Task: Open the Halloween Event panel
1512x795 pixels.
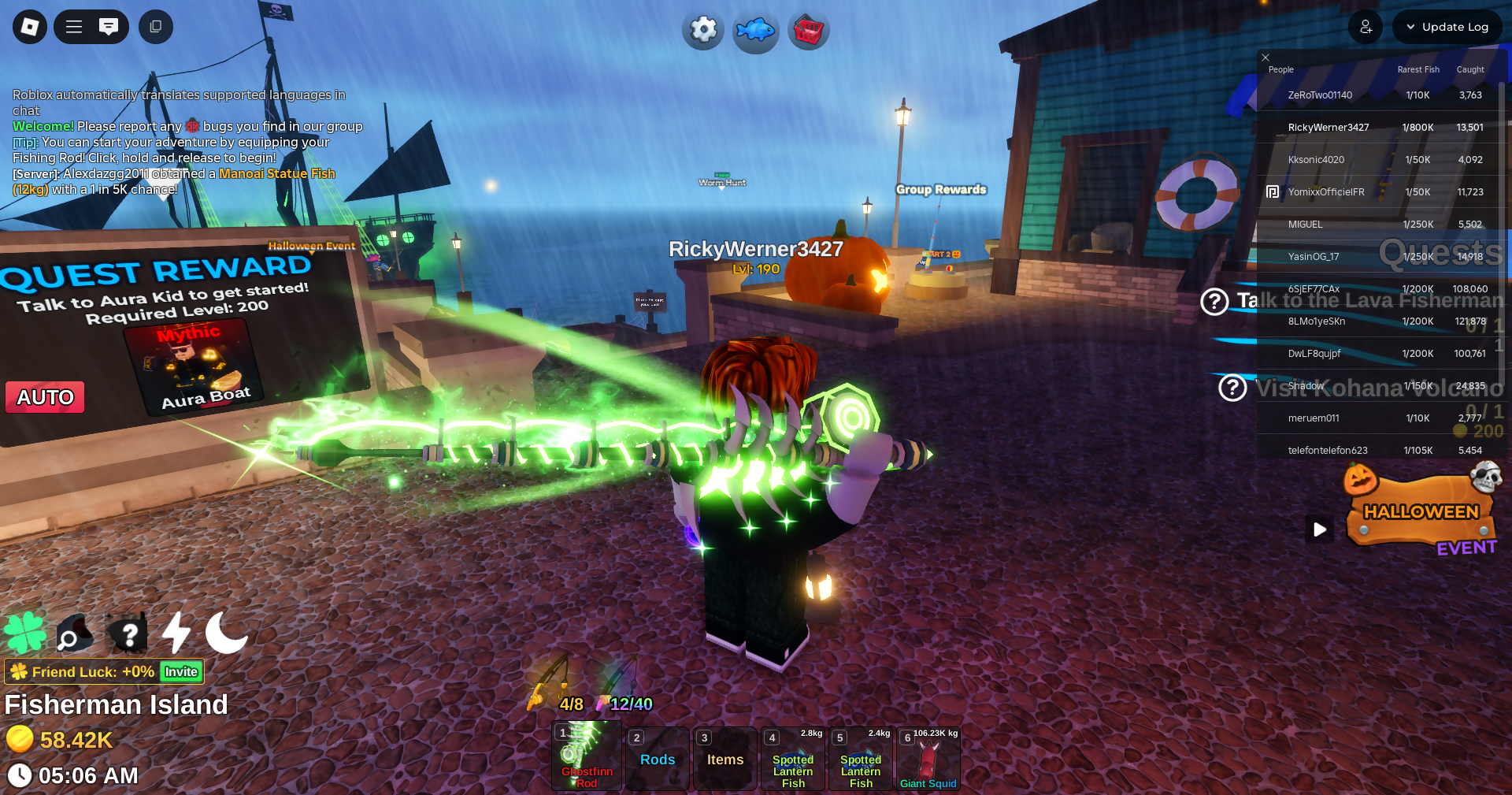Action: point(1421,514)
